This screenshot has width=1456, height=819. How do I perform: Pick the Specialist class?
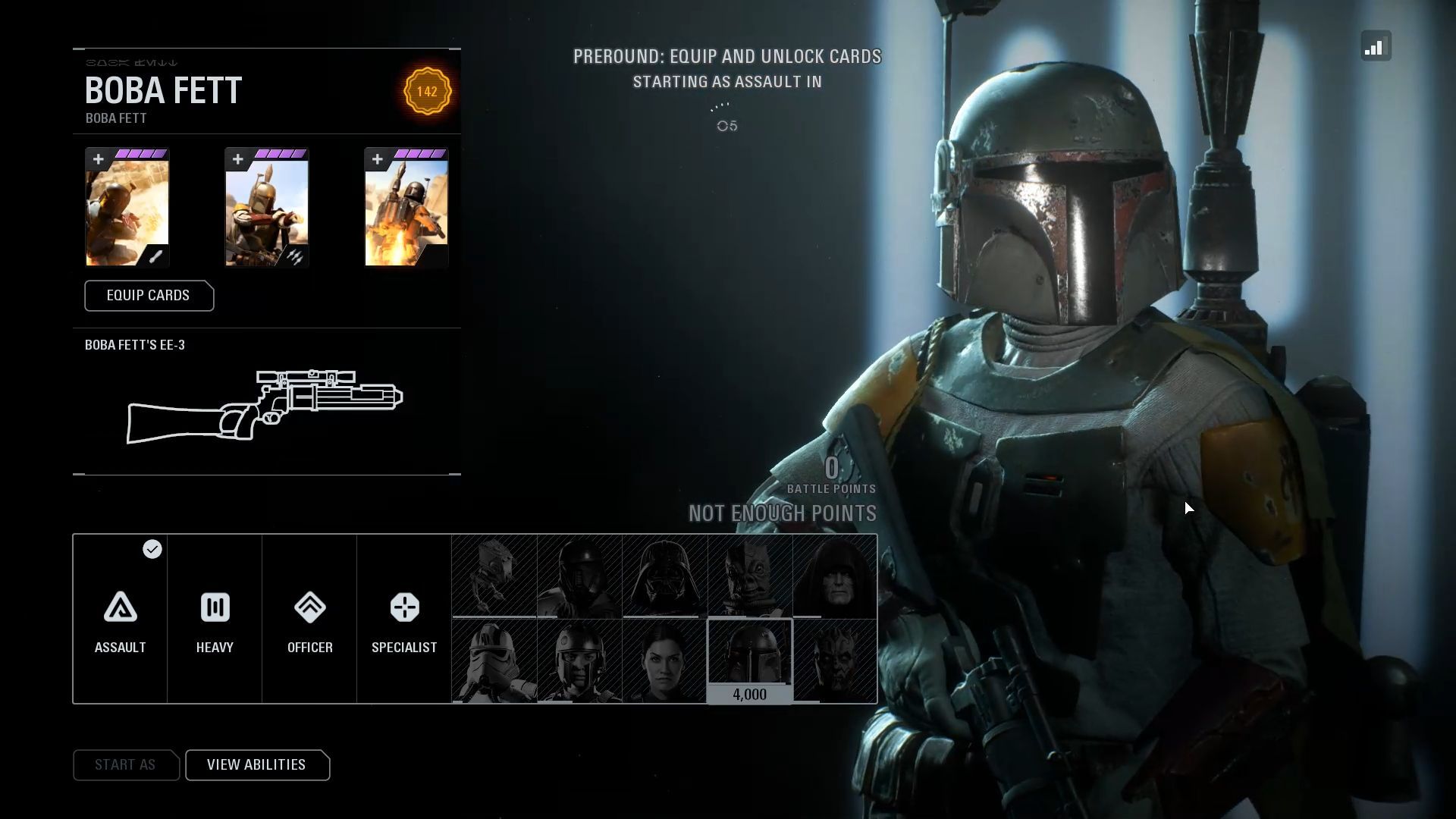point(404,620)
